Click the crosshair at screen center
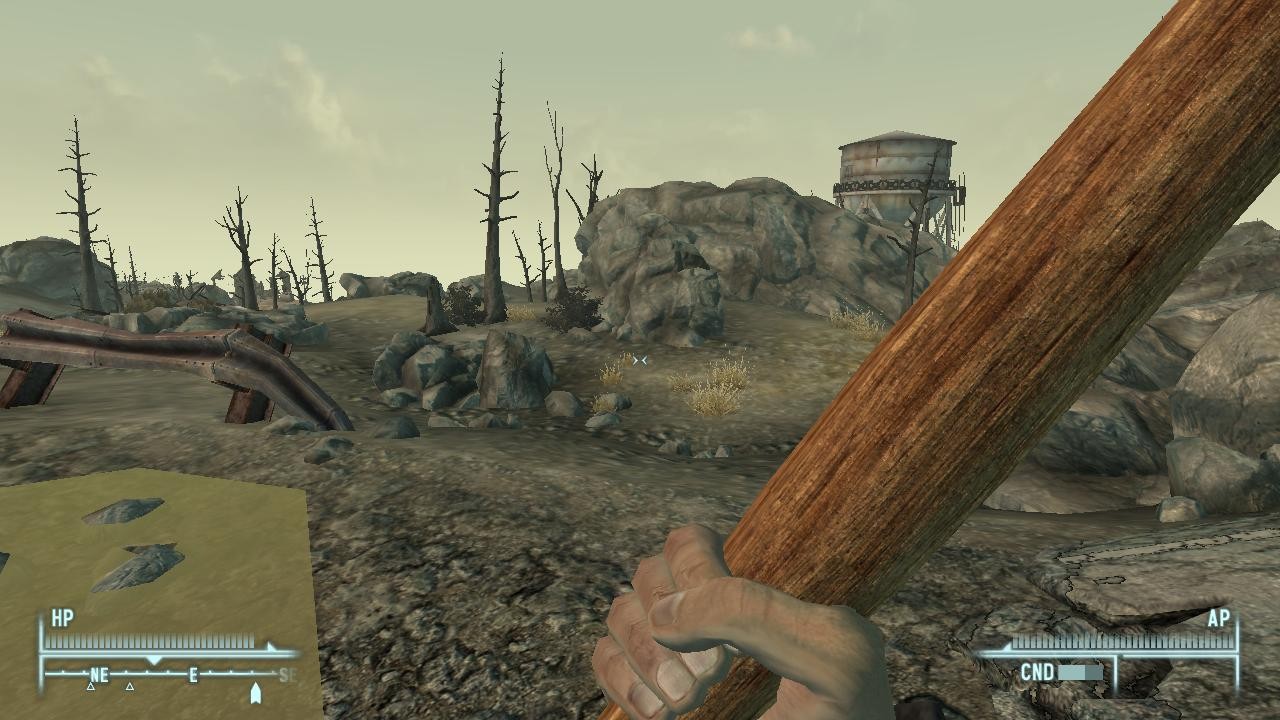This screenshot has width=1280, height=720. 640,360
